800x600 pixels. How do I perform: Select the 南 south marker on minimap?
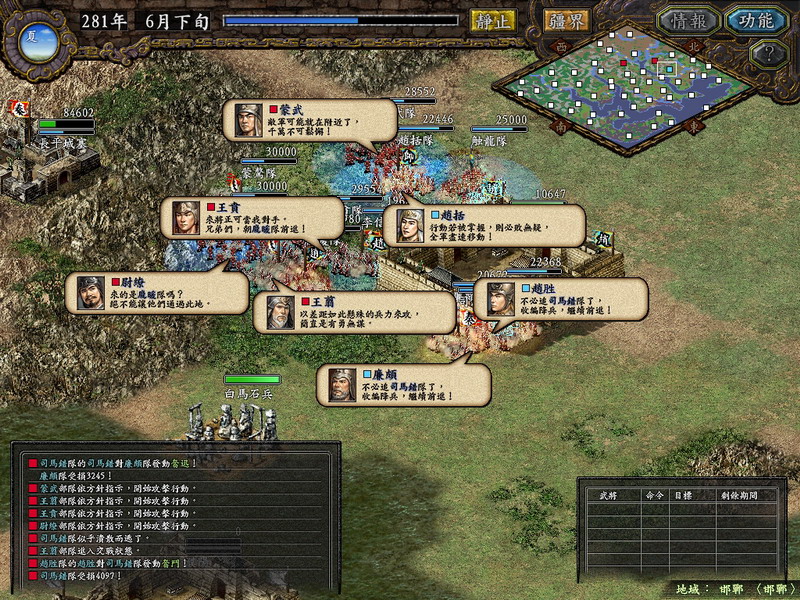click(561, 127)
